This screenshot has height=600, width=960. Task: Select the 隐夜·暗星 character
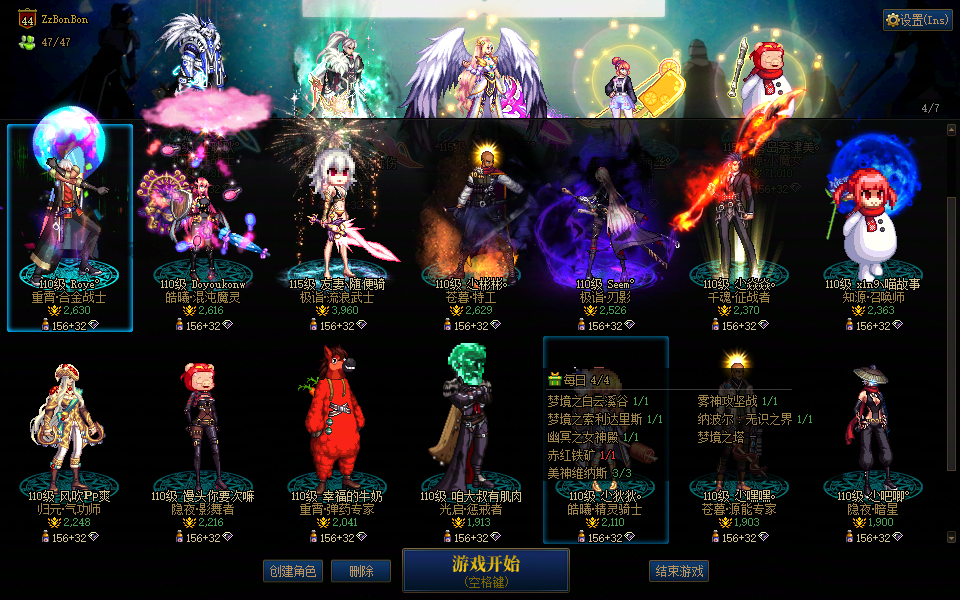[873, 440]
